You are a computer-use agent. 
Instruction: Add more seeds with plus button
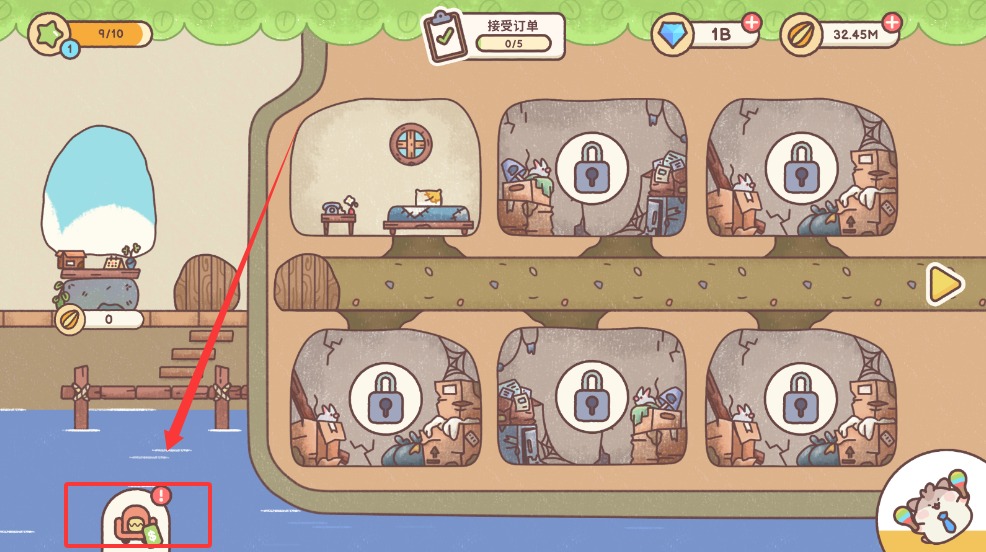892,22
